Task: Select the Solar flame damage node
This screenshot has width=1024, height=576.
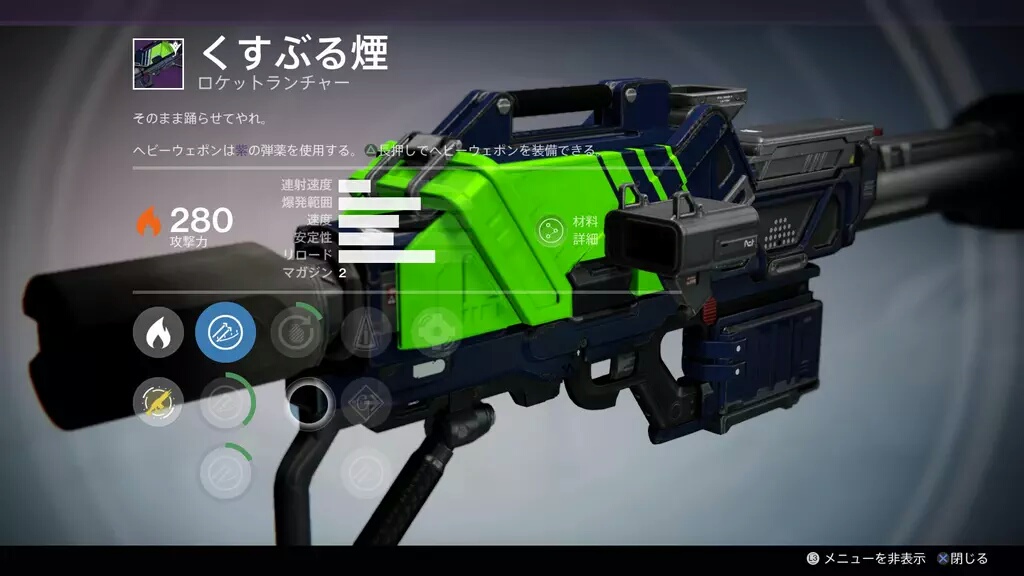Action: click(x=158, y=333)
